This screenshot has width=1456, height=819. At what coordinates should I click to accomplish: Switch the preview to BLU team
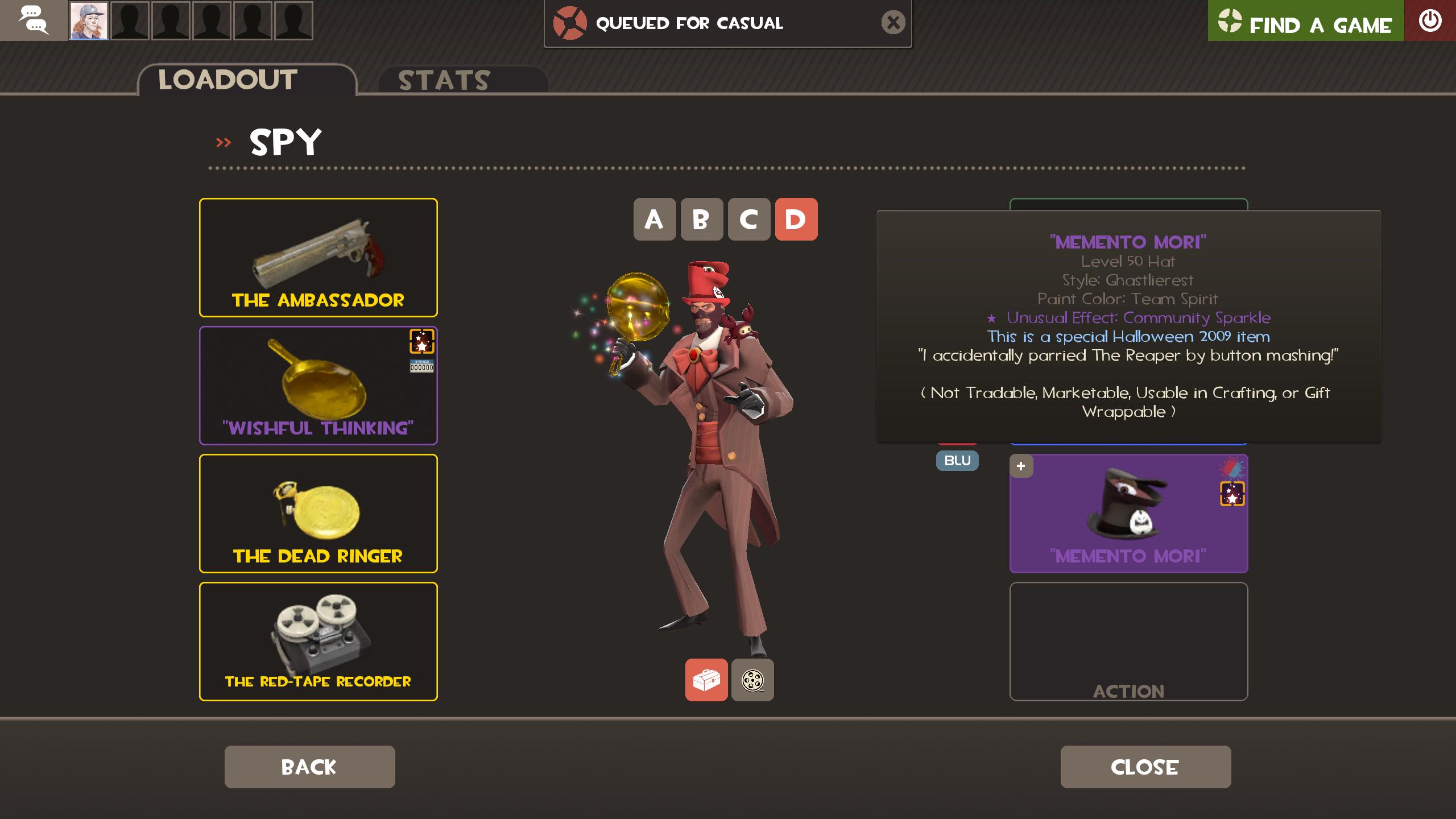[x=957, y=461]
